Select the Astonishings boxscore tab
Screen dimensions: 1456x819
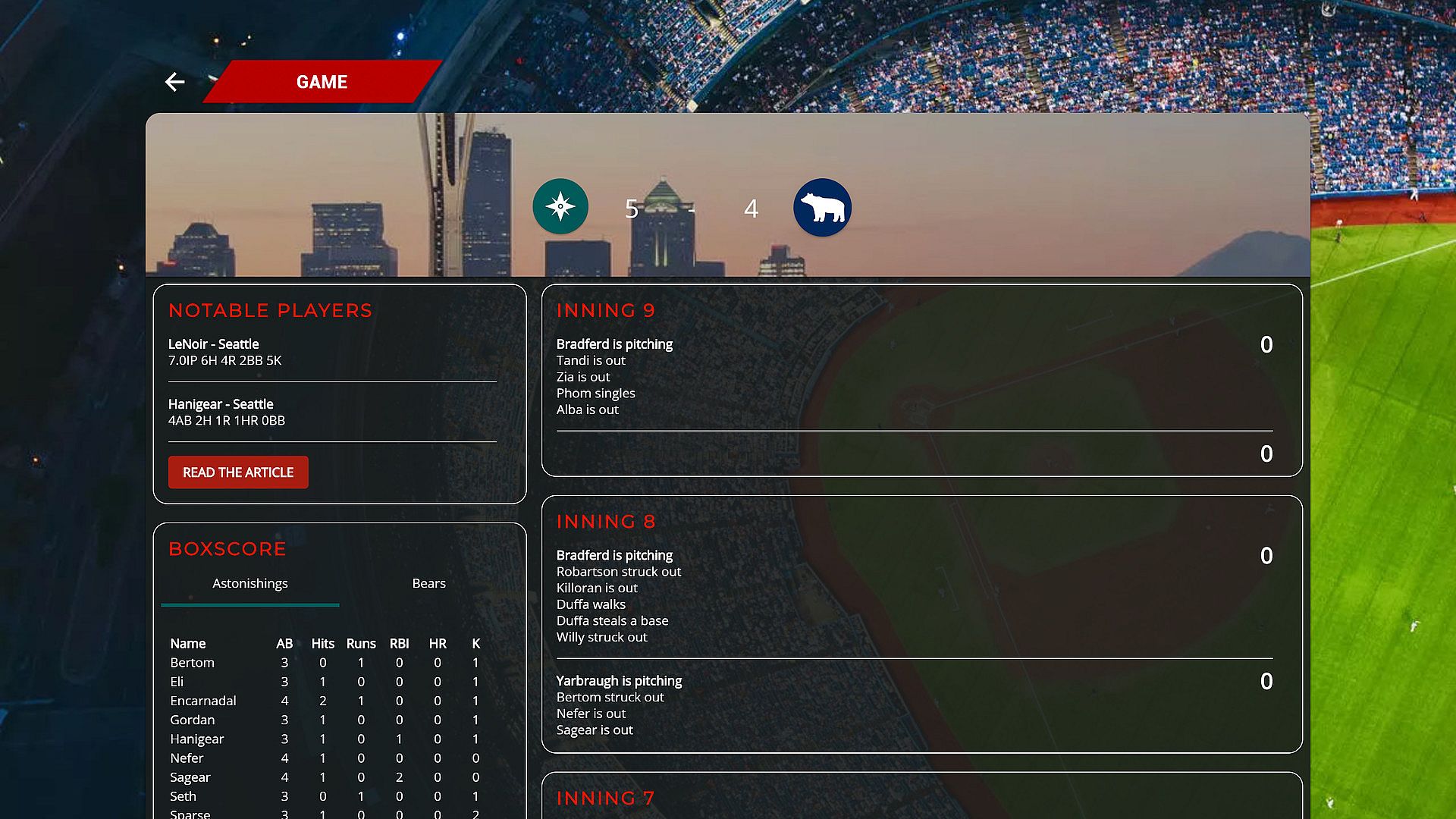coord(250,583)
